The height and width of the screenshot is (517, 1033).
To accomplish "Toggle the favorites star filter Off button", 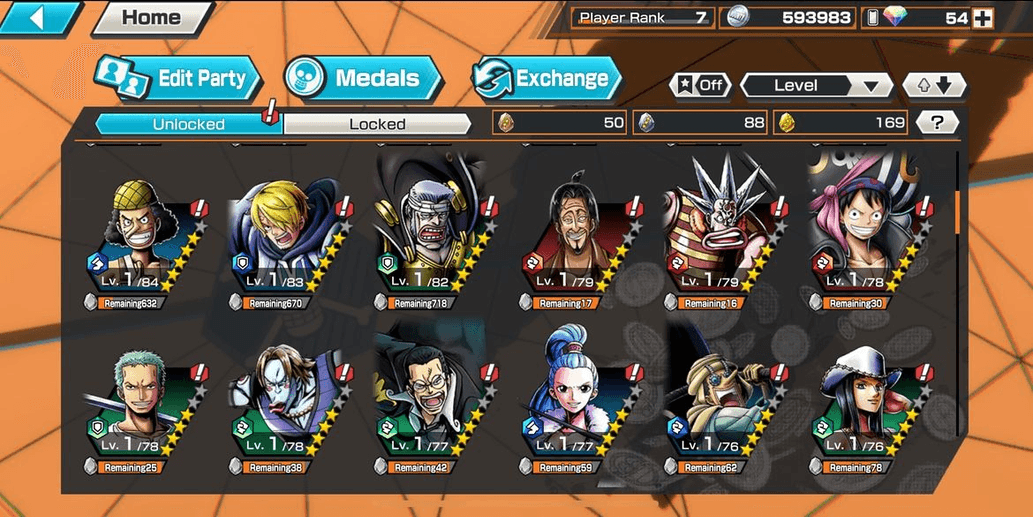I will click(x=701, y=85).
